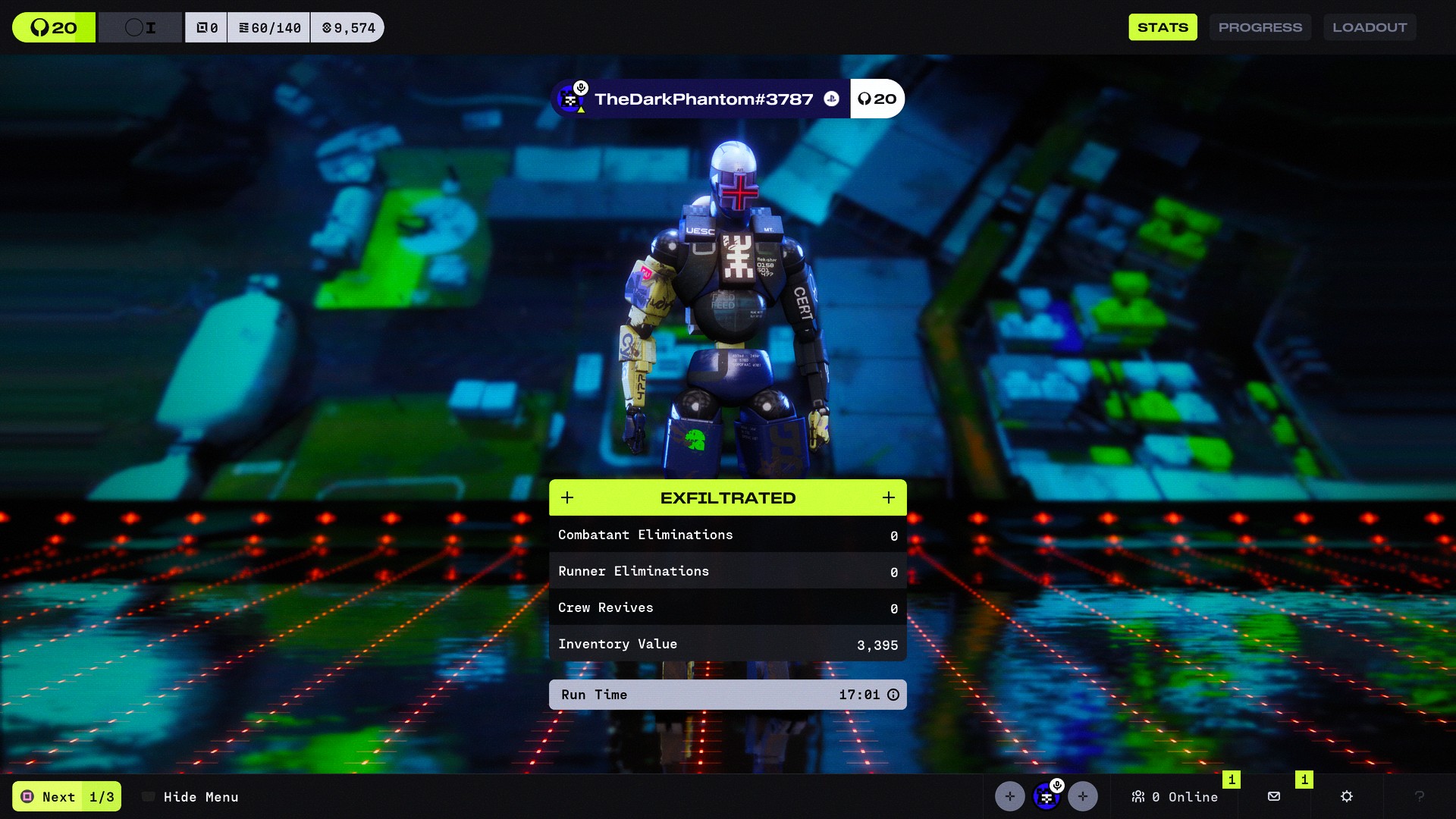Open the help question mark icon
The height and width of the screenshot is (819, 1456).
[1419, 796]
